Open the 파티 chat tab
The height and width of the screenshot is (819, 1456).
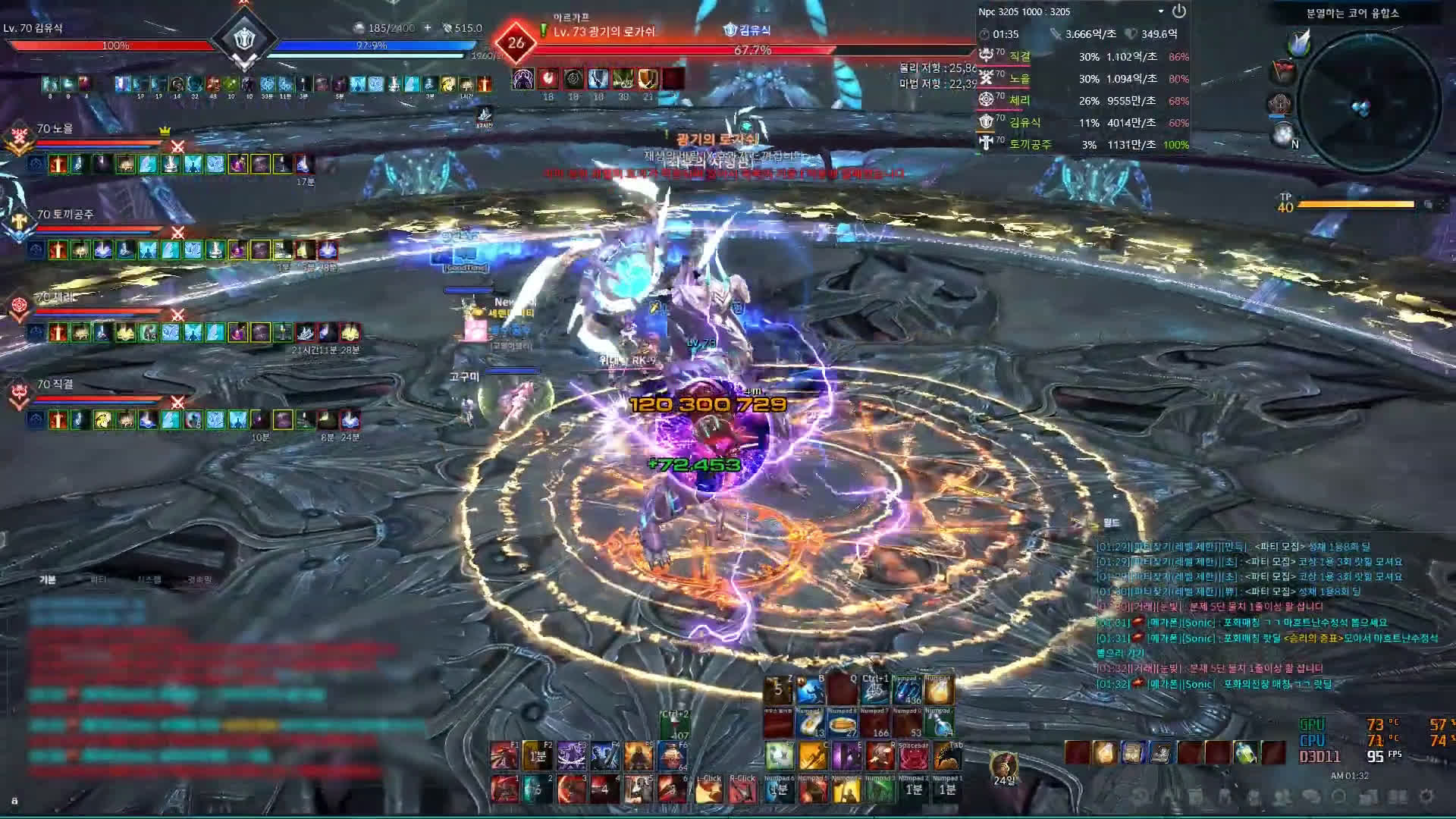[99, 579]
